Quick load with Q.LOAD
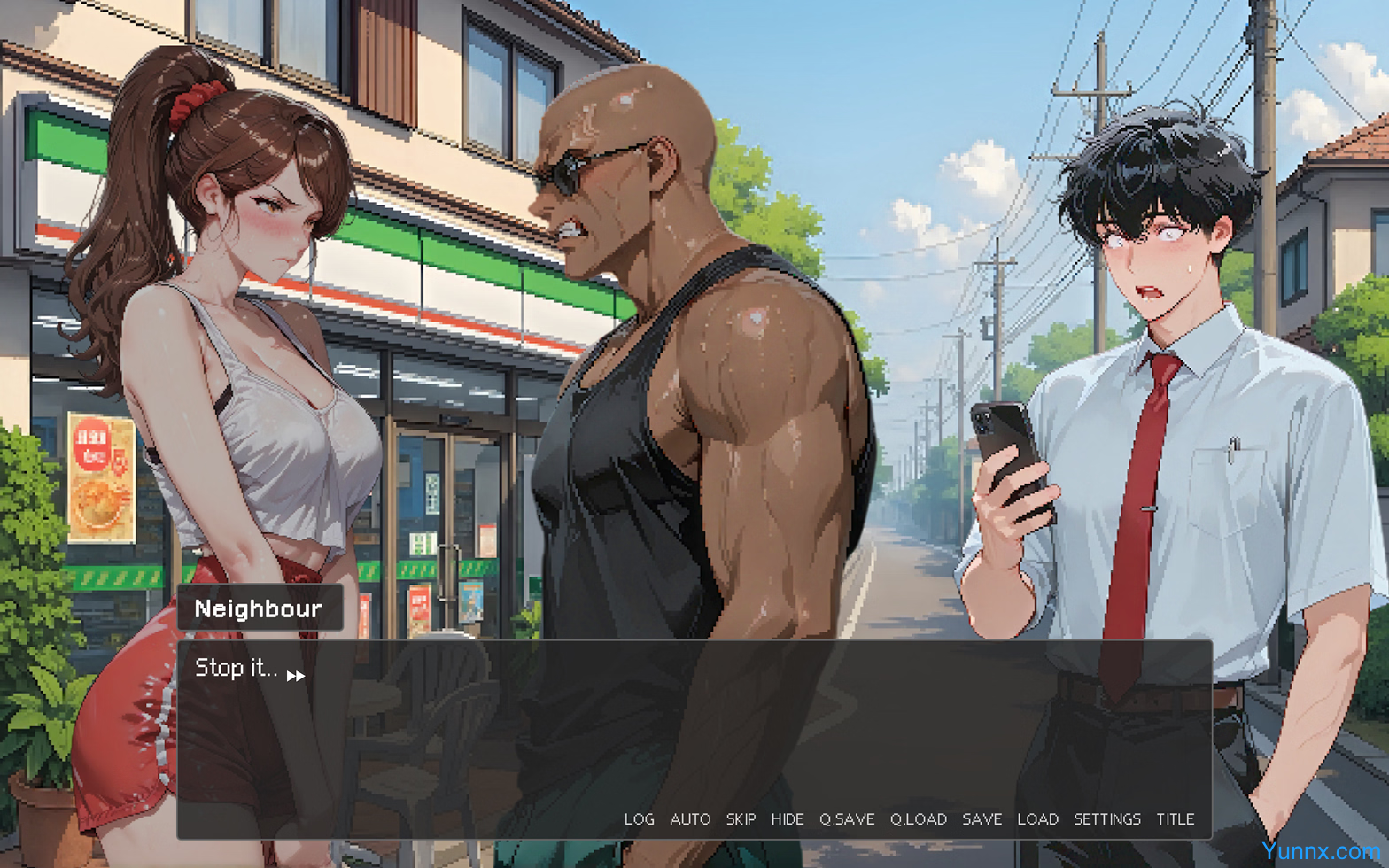Image resolution: width=1389 pixels, height=868 pixels. tap(918, 819)
